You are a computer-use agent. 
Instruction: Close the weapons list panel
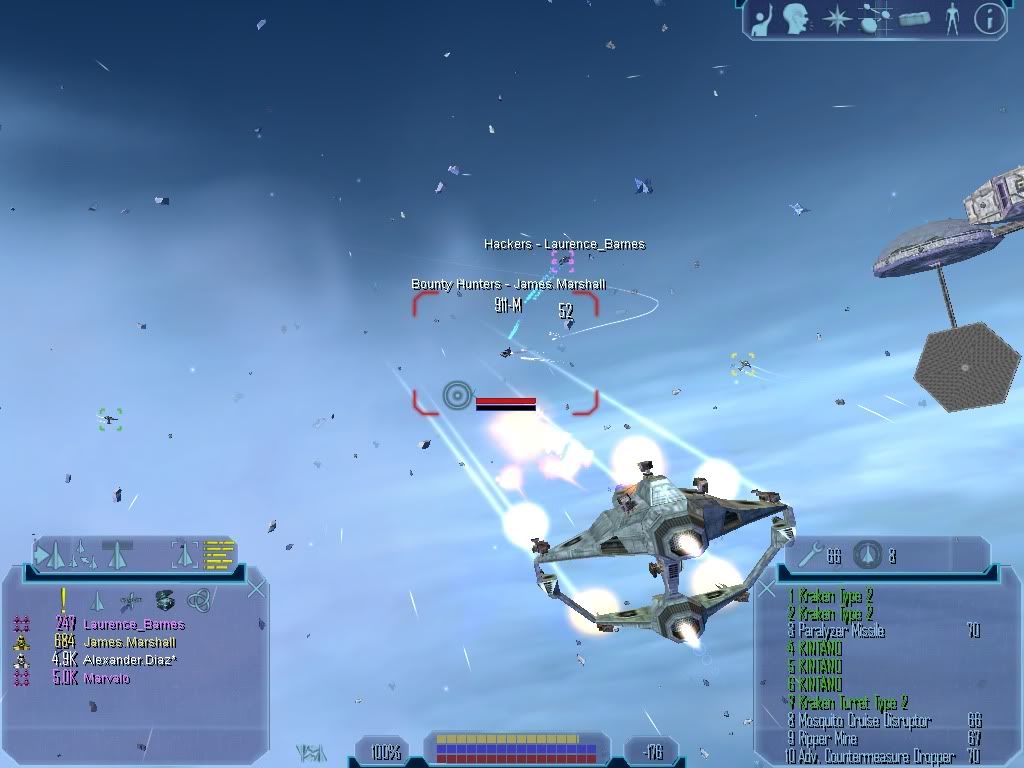(x=768, y=589)
